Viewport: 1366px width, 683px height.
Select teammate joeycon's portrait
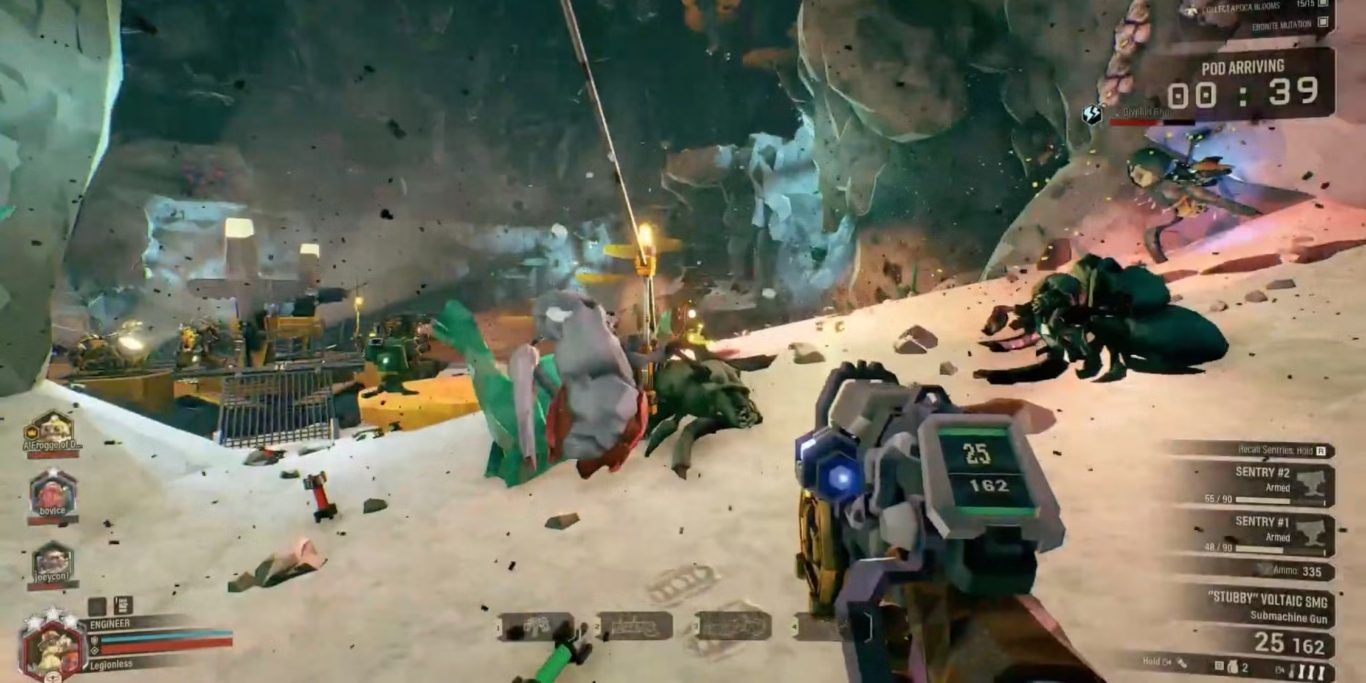click(52, 561)
